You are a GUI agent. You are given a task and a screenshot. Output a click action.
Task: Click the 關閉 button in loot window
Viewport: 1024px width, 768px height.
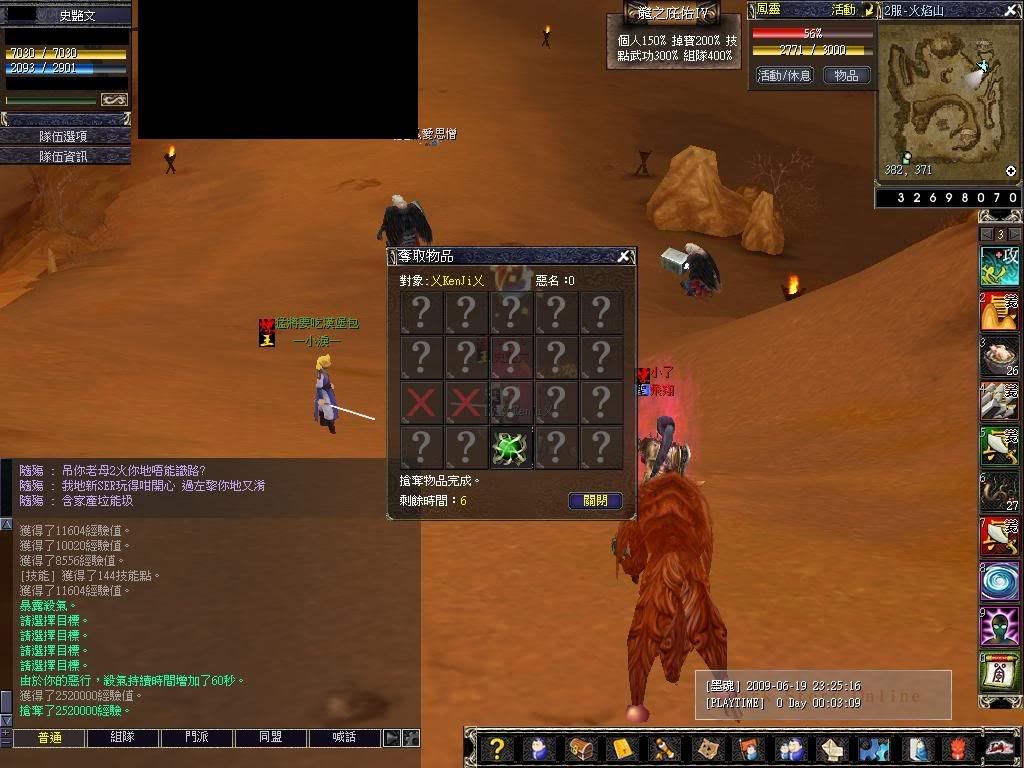(595, 501)
